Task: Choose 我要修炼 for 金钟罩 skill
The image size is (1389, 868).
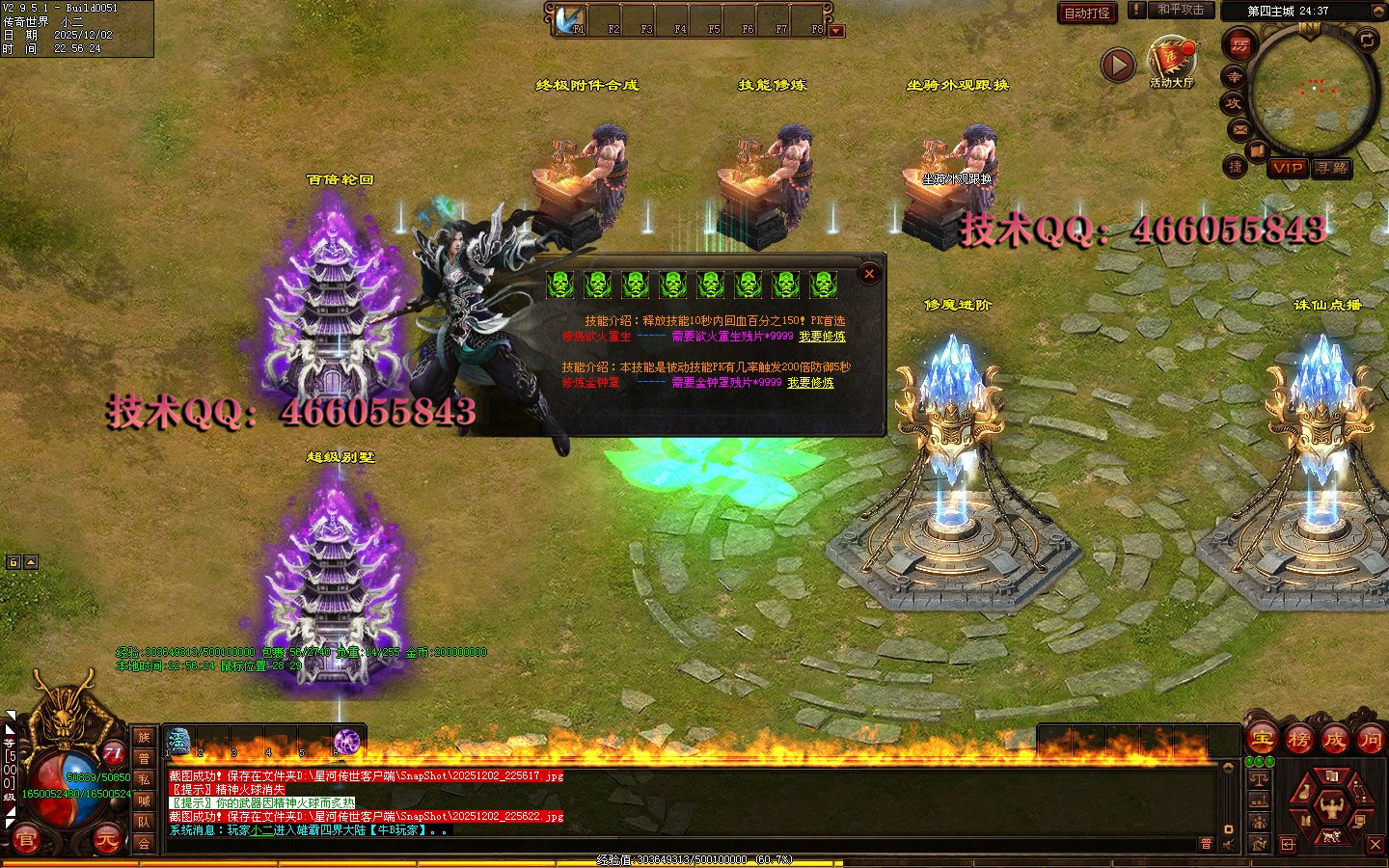Action: point(810,383)
